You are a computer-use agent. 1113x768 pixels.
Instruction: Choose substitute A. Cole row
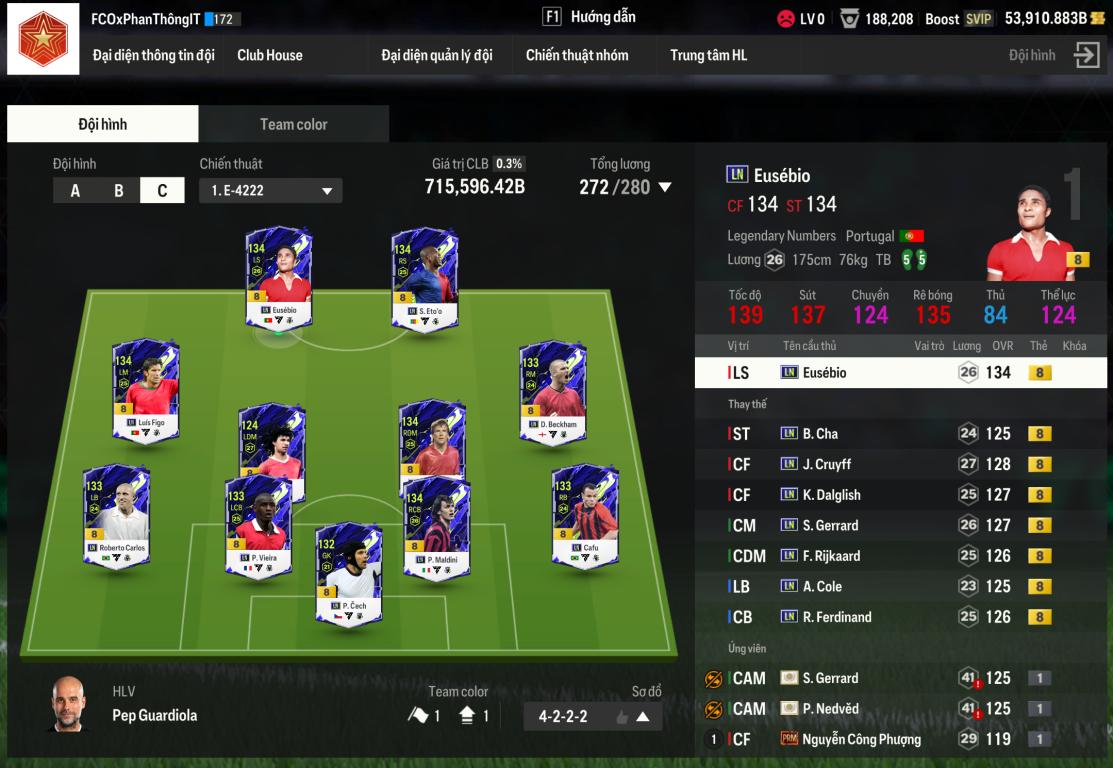point(900,587)
